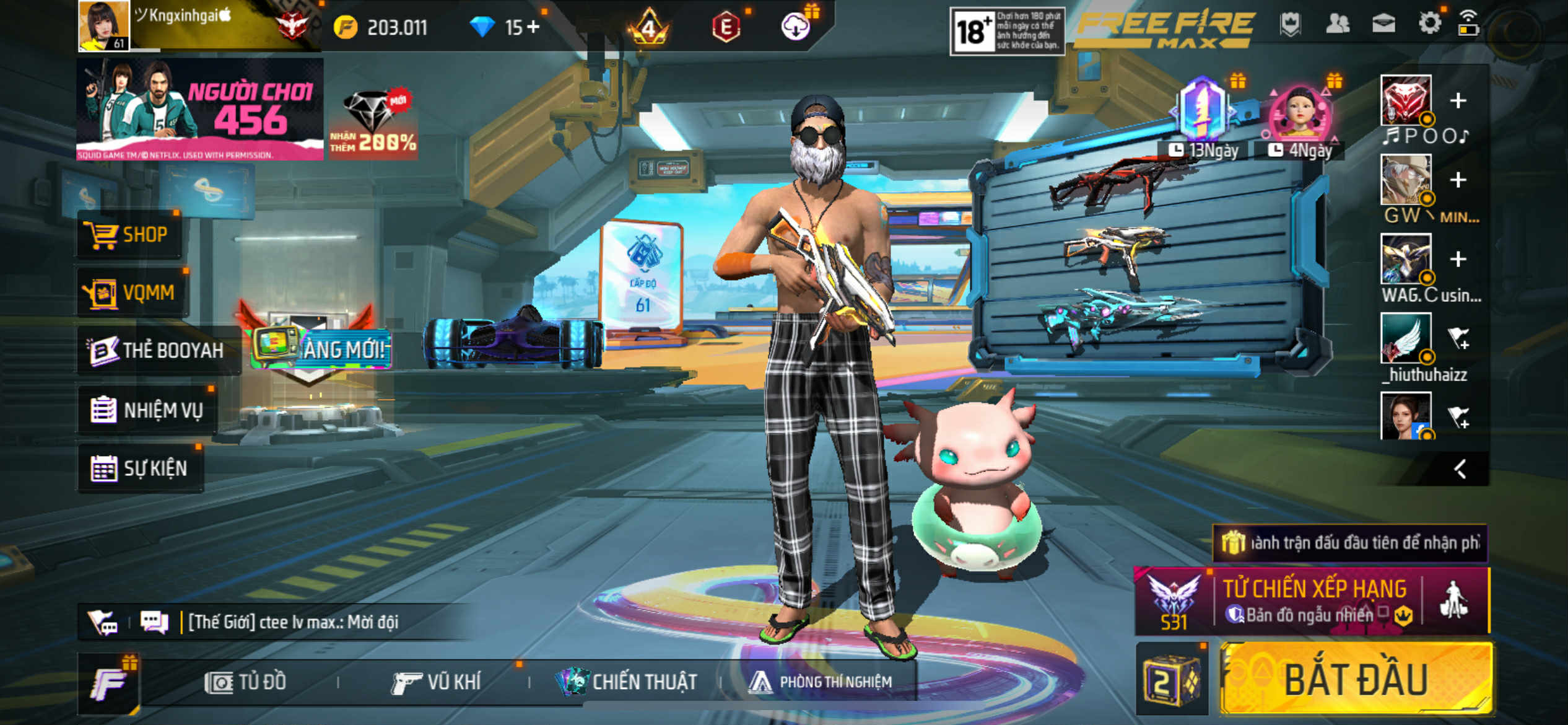Open the SỰ KIỆN events menu

(x=140, y=468)
